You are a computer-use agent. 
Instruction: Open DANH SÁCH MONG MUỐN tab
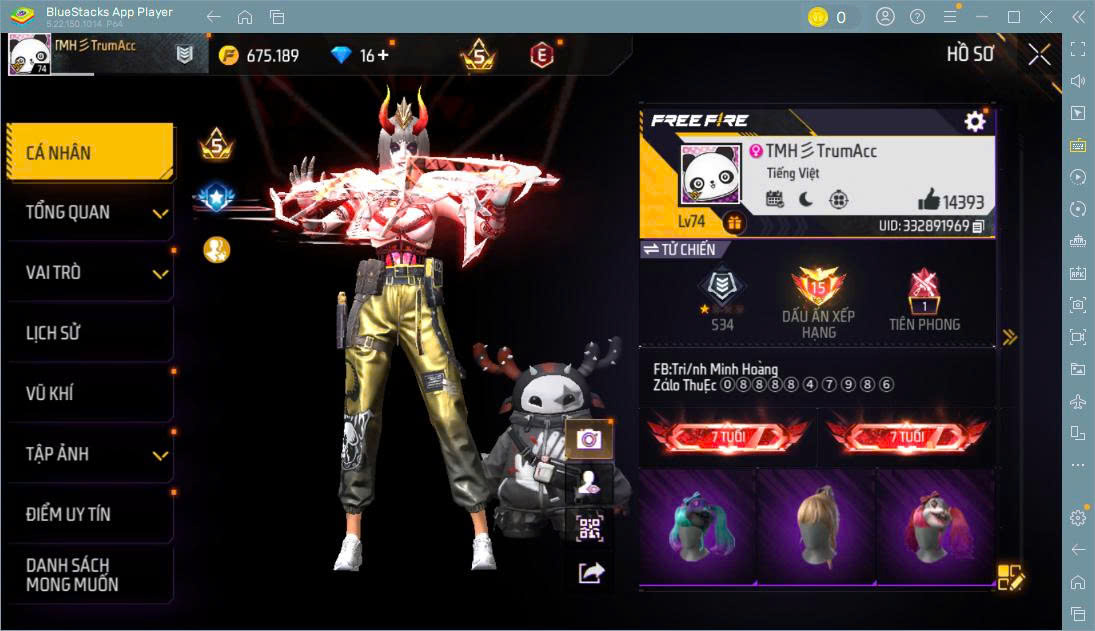pos(90,575)
